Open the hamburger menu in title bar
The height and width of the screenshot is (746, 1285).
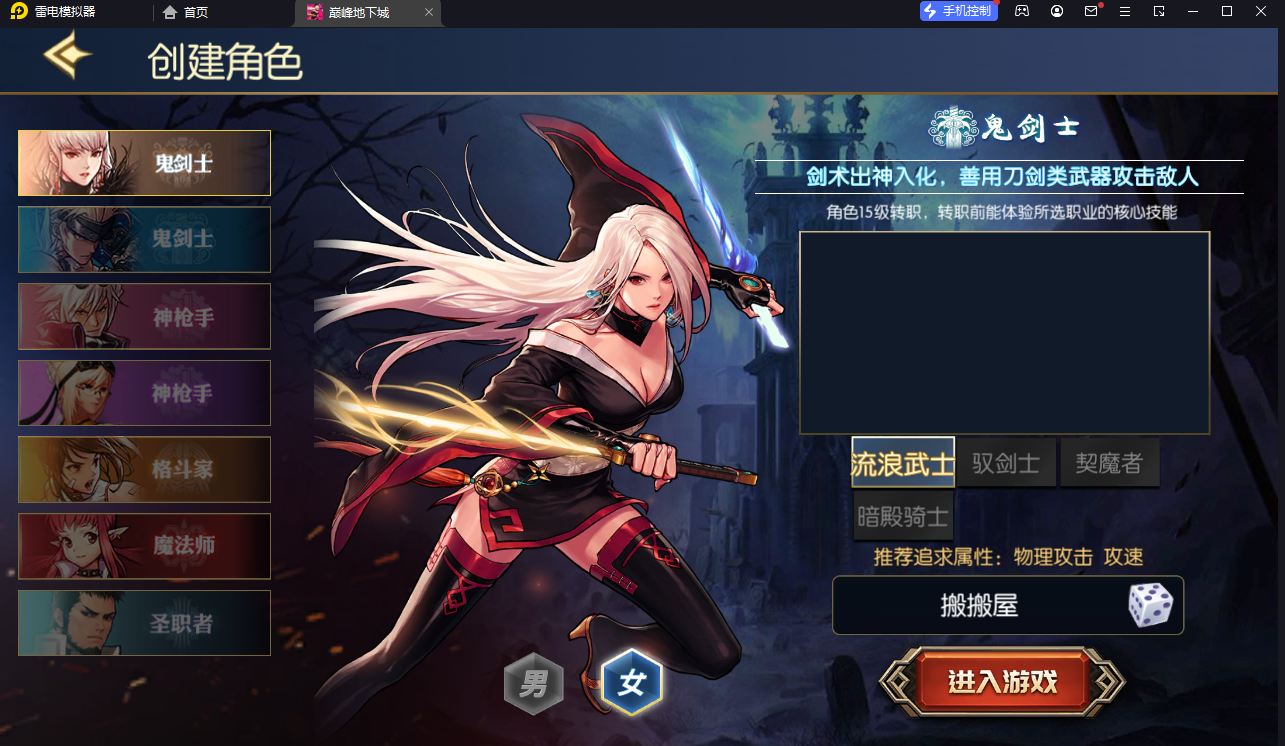click(x=1124, y=12)
